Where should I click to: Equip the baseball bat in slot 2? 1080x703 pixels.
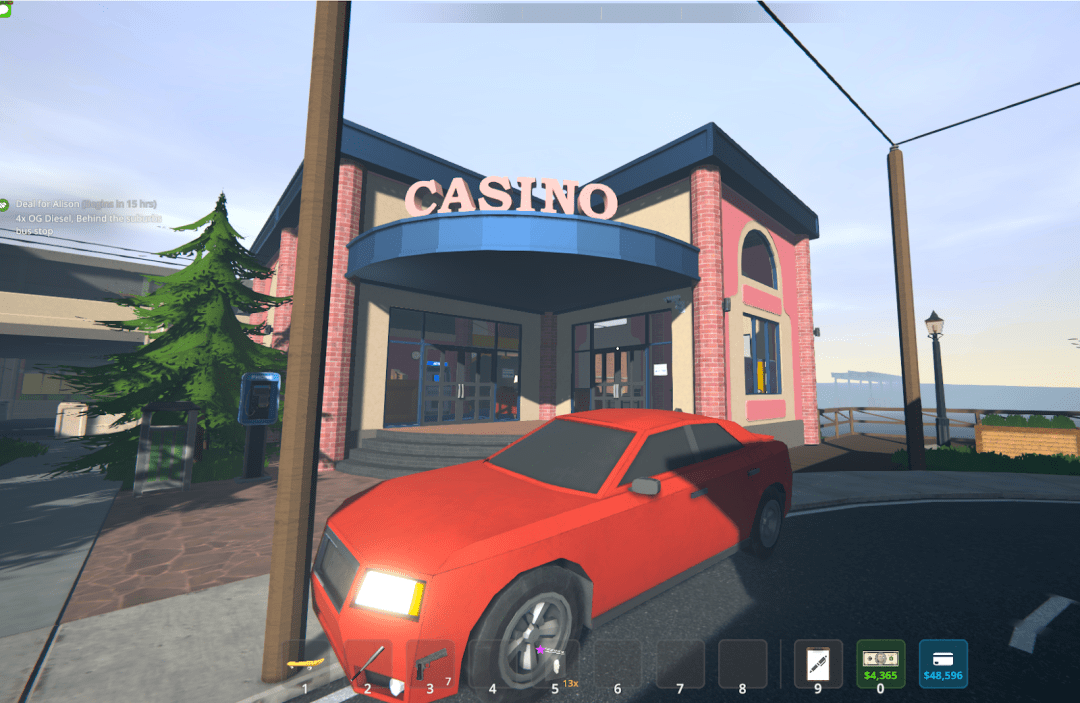tap(368, 664)
